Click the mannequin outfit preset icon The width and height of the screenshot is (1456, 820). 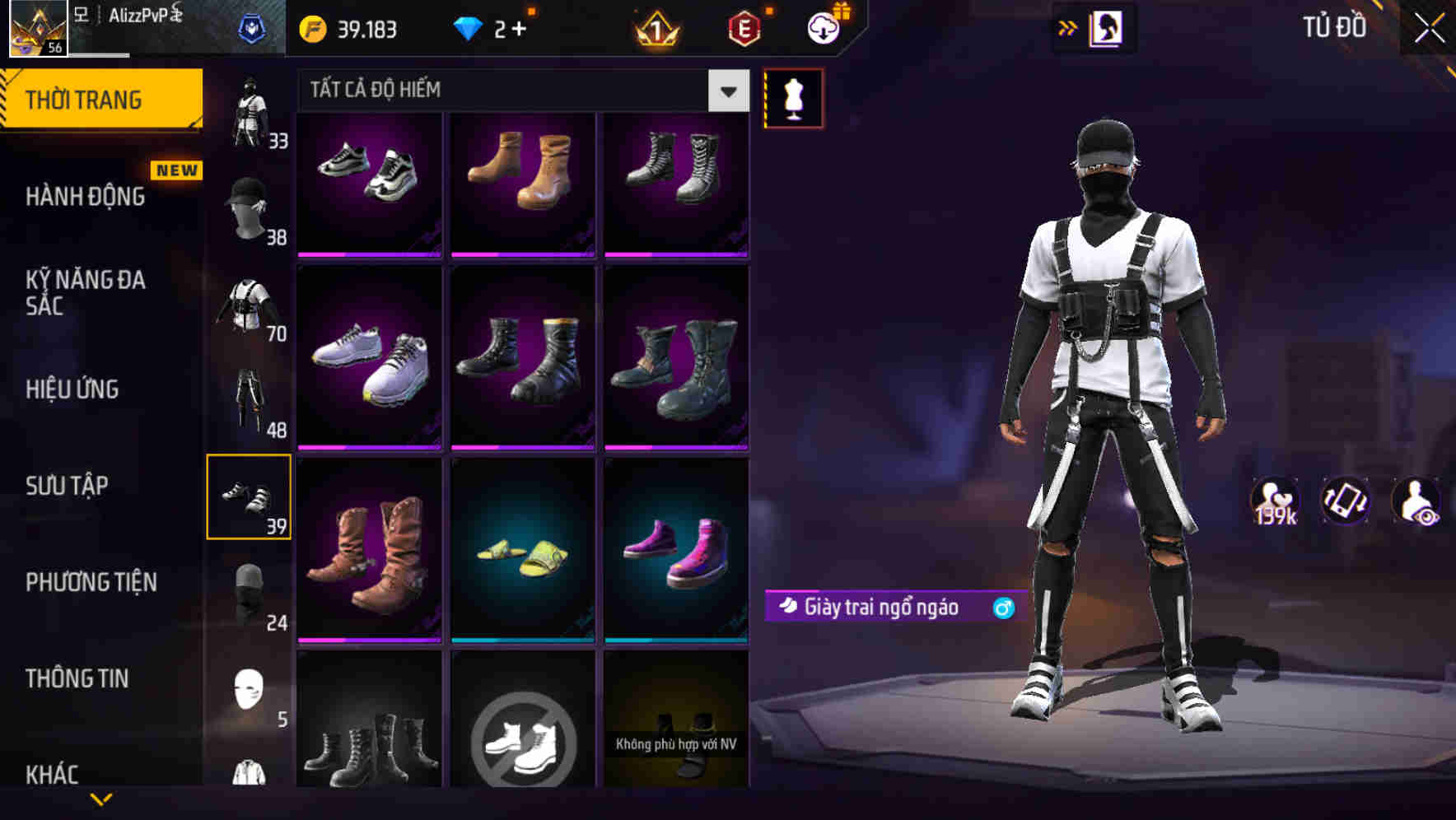click(792, 98)
